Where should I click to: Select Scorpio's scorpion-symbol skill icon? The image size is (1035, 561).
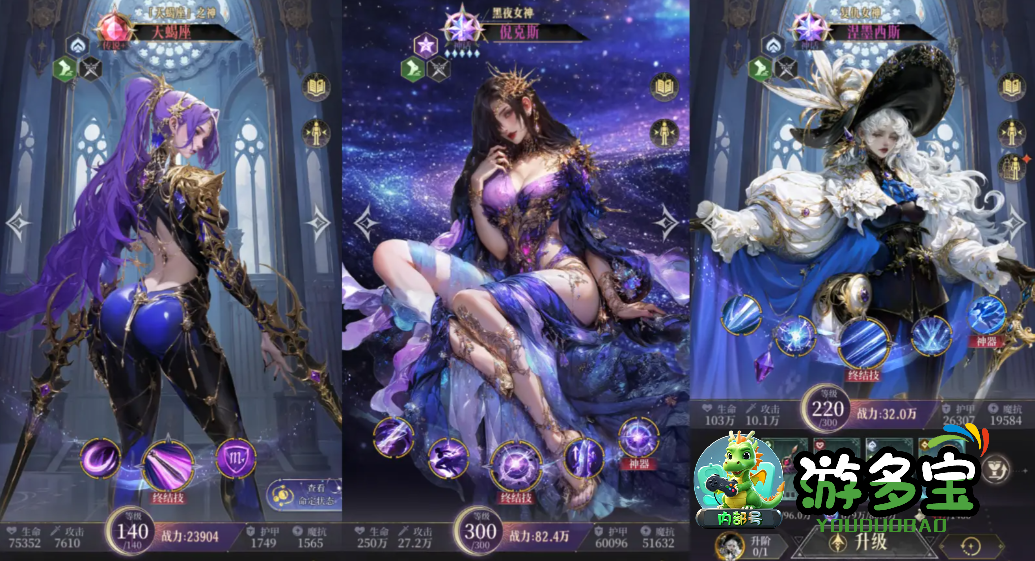tap(236, 458)
